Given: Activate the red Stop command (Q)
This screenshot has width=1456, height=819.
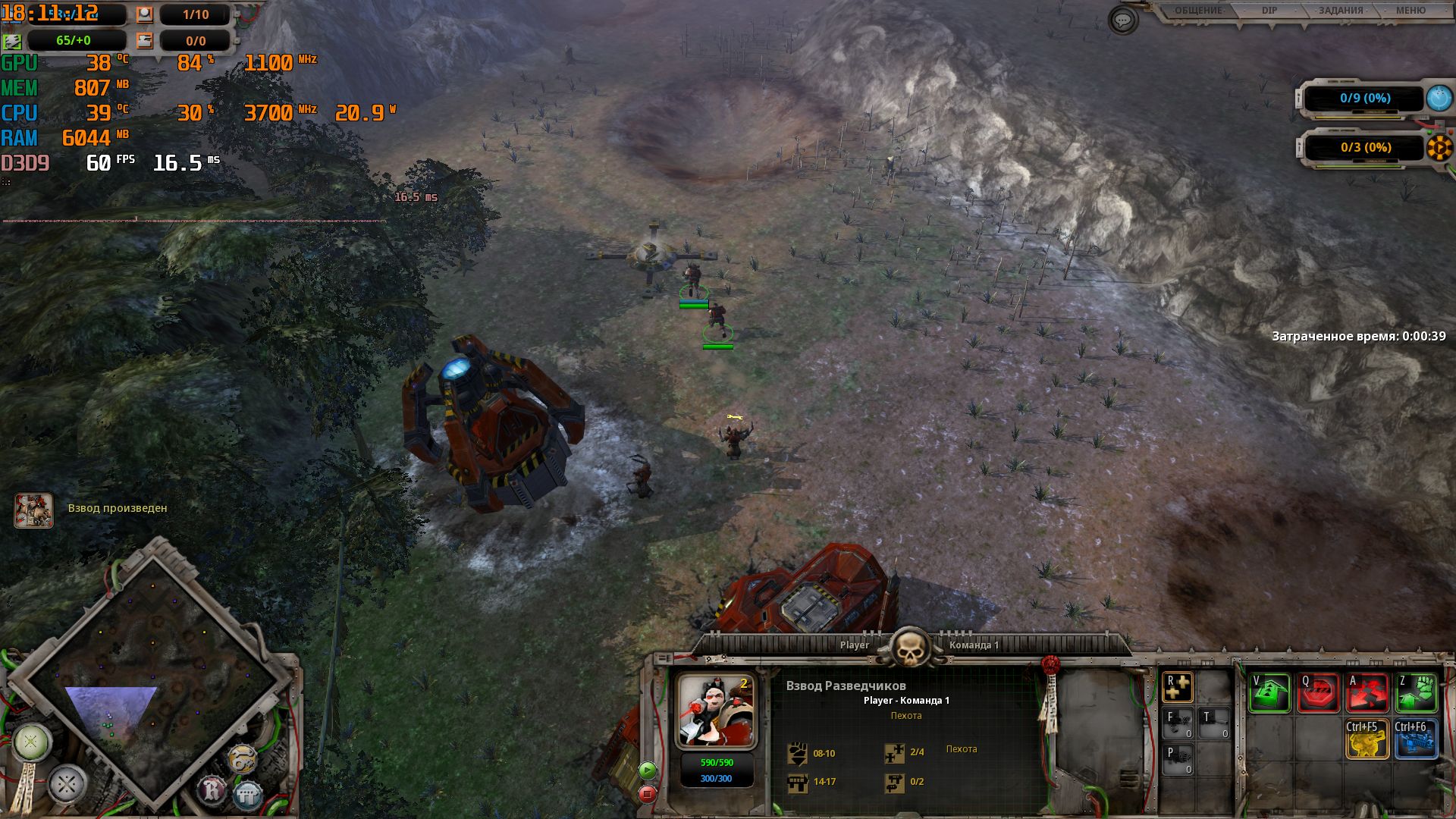Looking at the screenshot, I should (1318, 692).
